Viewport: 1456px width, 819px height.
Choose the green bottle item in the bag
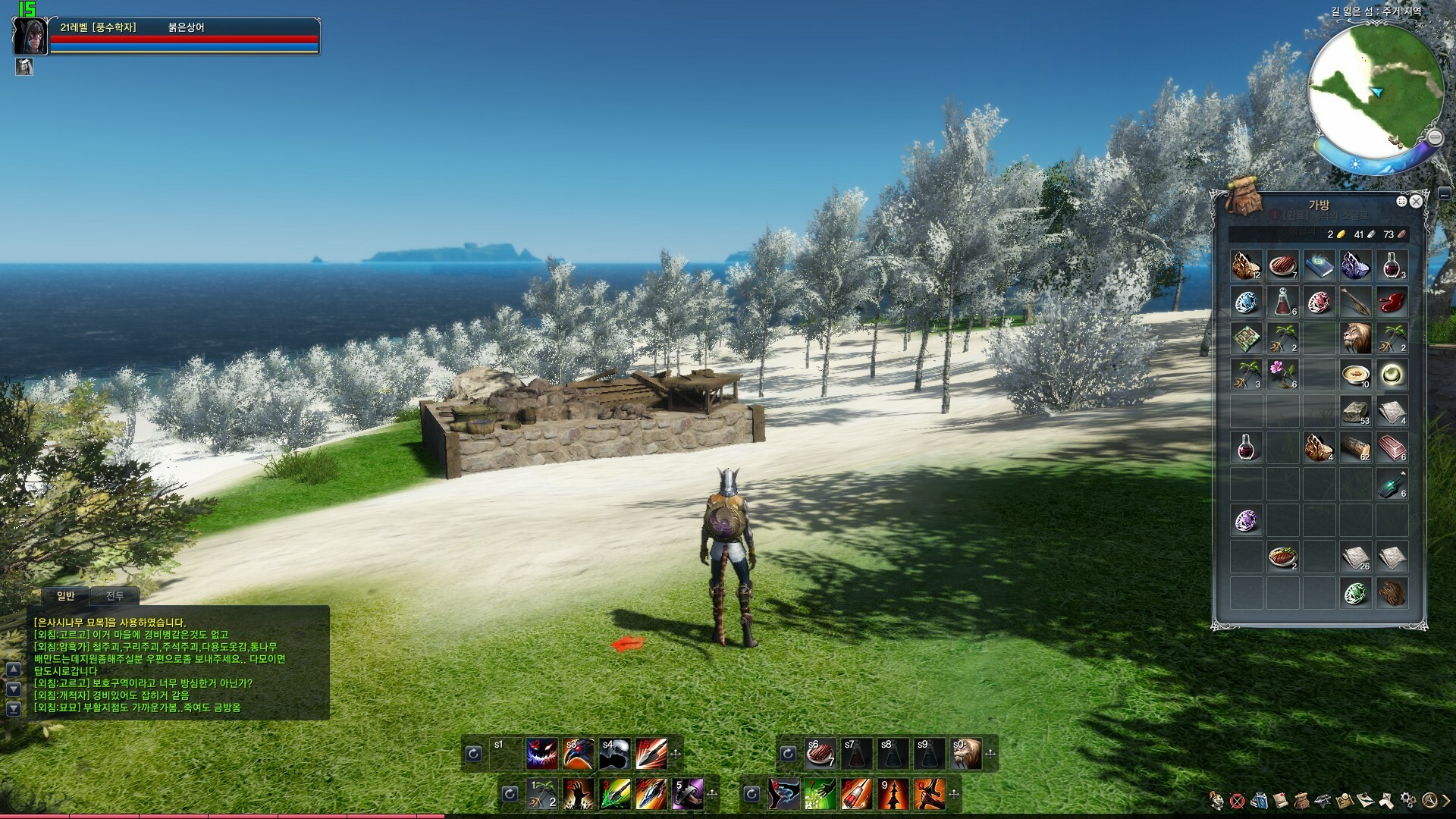[1392, 484]
